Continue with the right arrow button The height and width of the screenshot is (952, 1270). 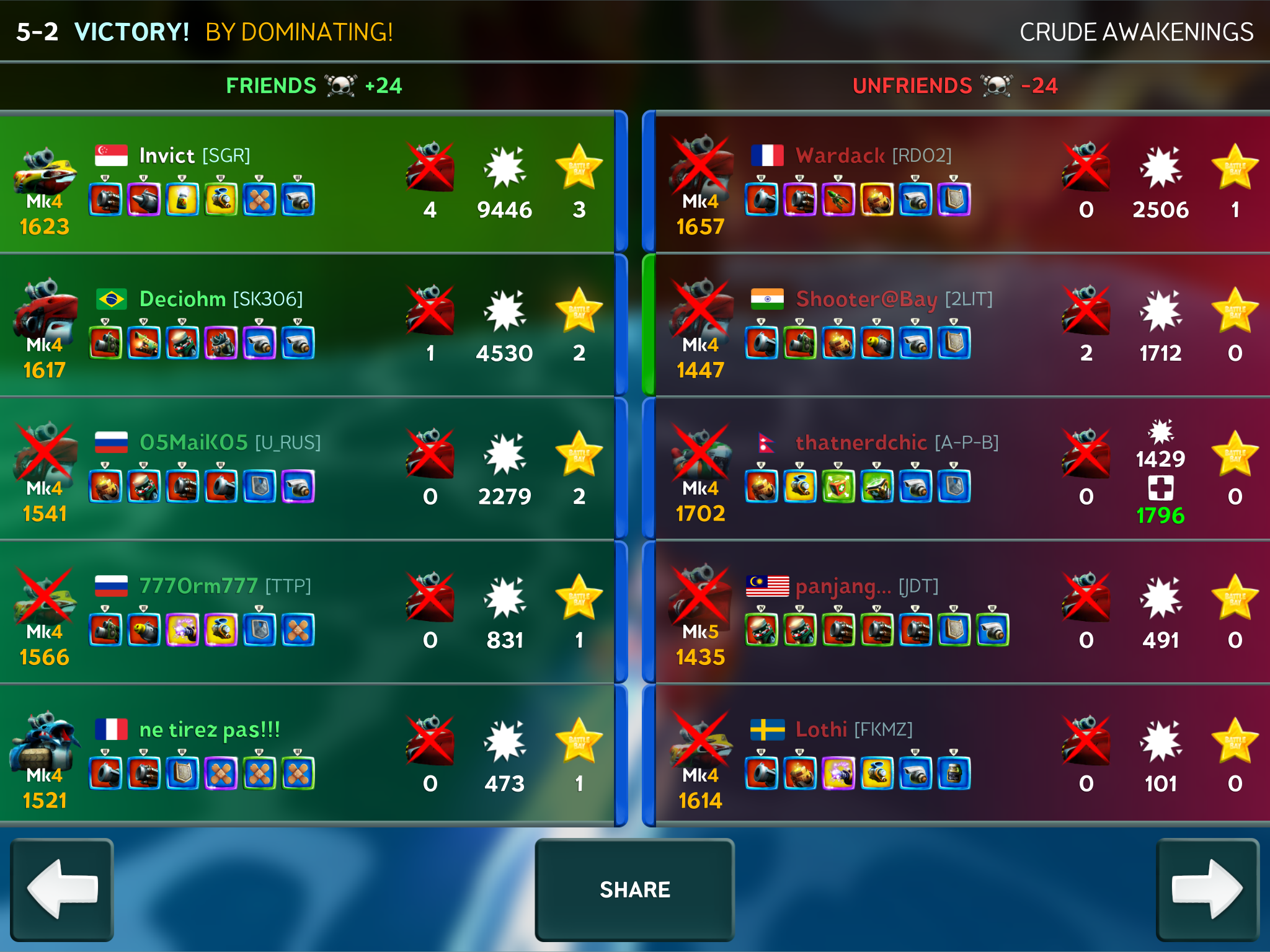pos(1207,889)
